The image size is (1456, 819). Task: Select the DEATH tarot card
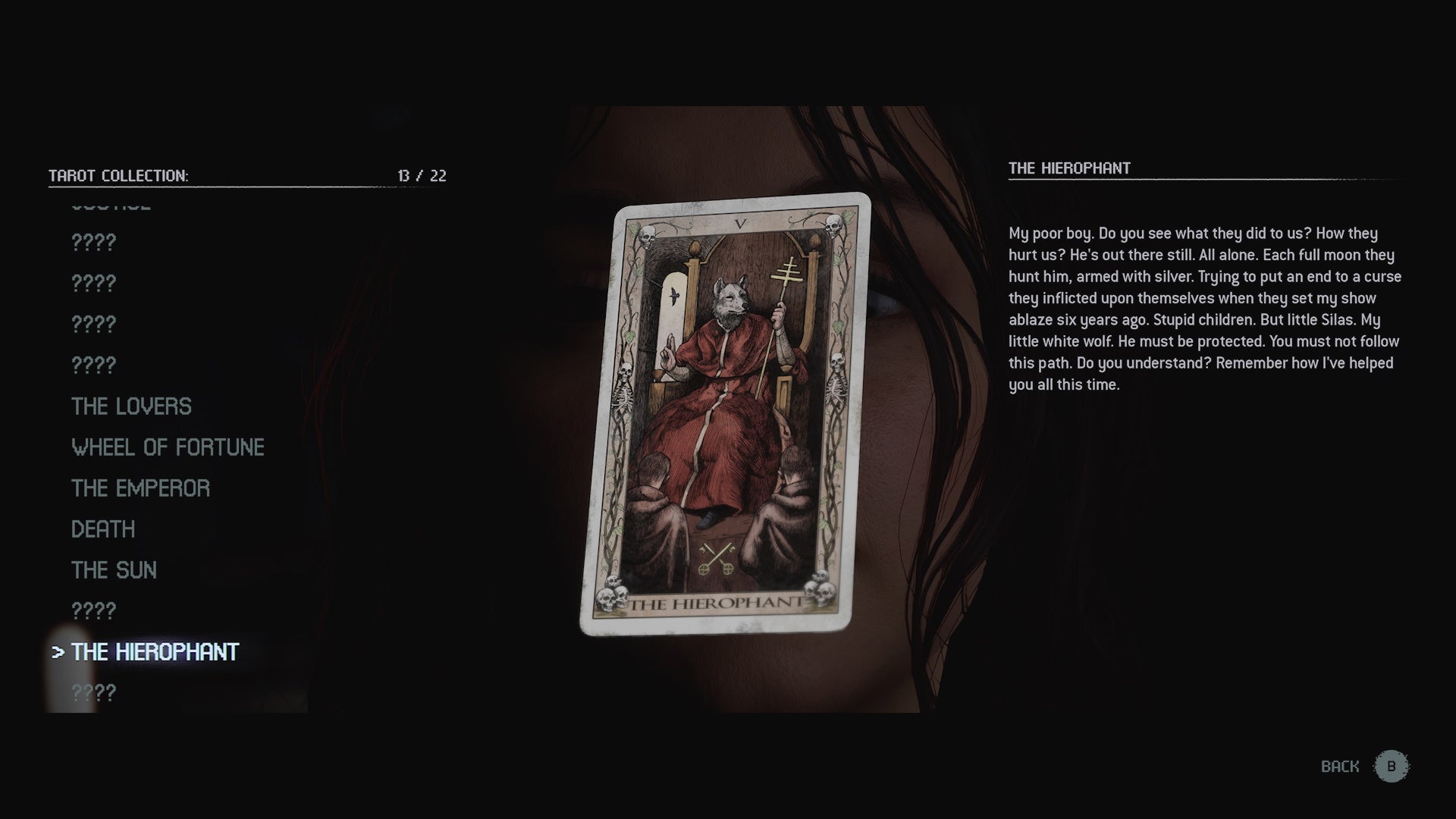click(x=102, y=529)
